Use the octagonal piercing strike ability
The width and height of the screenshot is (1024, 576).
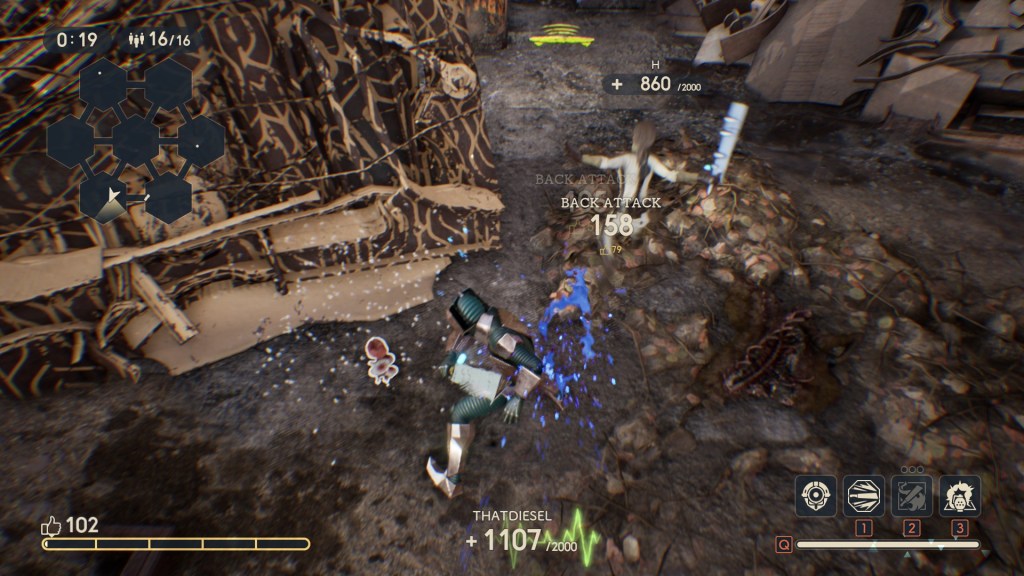864,496
